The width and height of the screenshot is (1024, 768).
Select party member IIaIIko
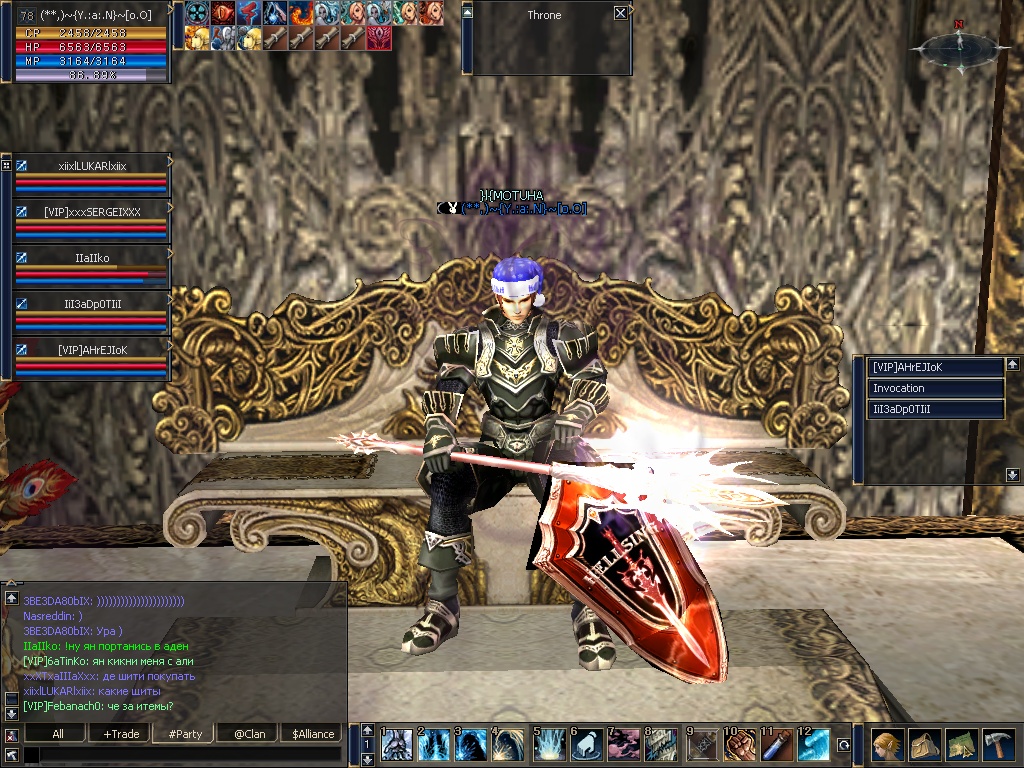pos(92,258)
